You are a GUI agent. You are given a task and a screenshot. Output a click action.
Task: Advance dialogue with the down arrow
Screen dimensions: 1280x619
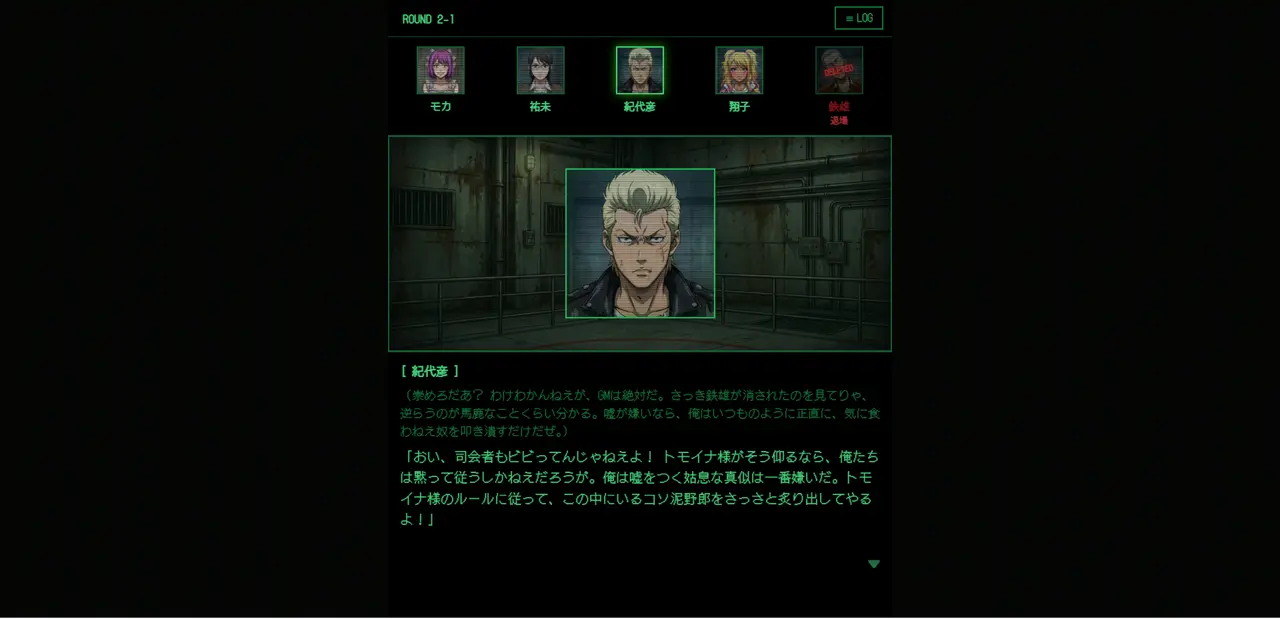coord(874,564)
